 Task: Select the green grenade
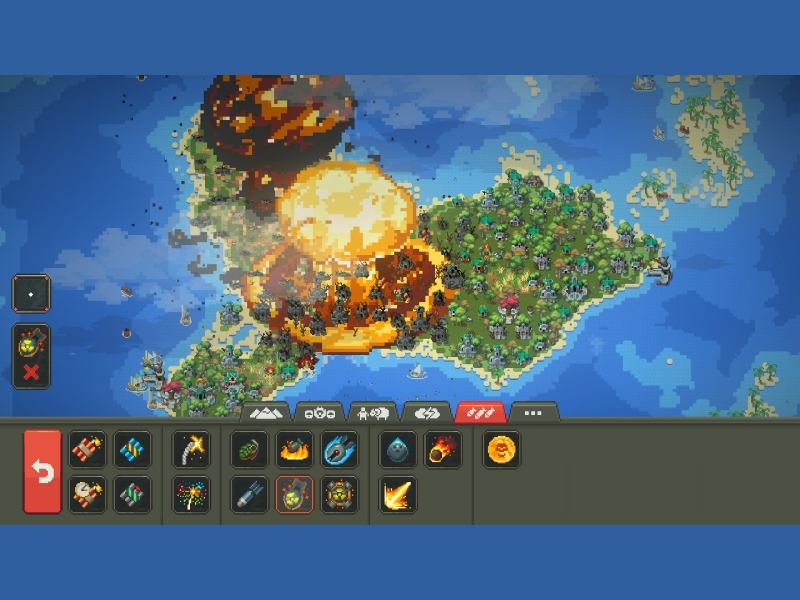point(250,450)
